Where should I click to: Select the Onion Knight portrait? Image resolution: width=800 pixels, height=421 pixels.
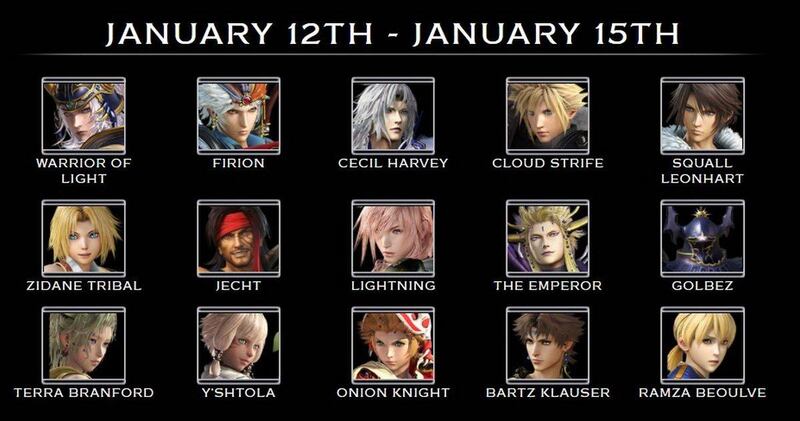[393, 346]
